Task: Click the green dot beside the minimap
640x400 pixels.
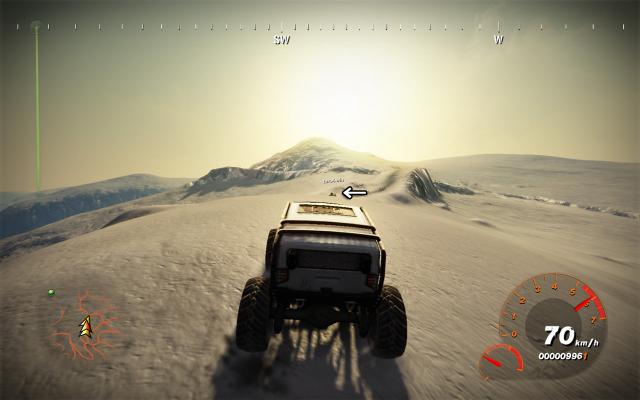Action: click(50, 293)
